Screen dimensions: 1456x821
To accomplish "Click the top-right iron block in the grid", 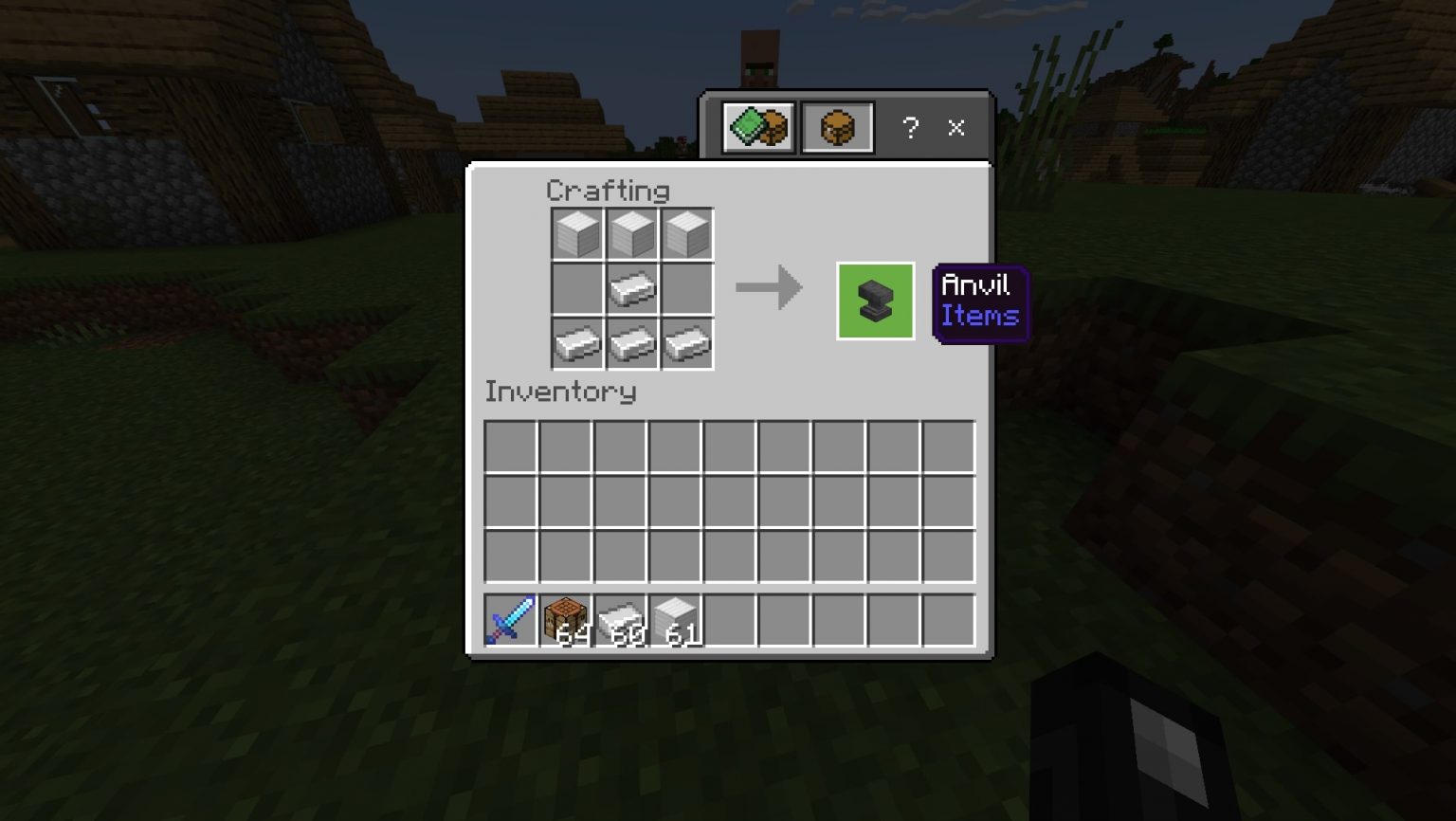I will click(x=686, y=233).
